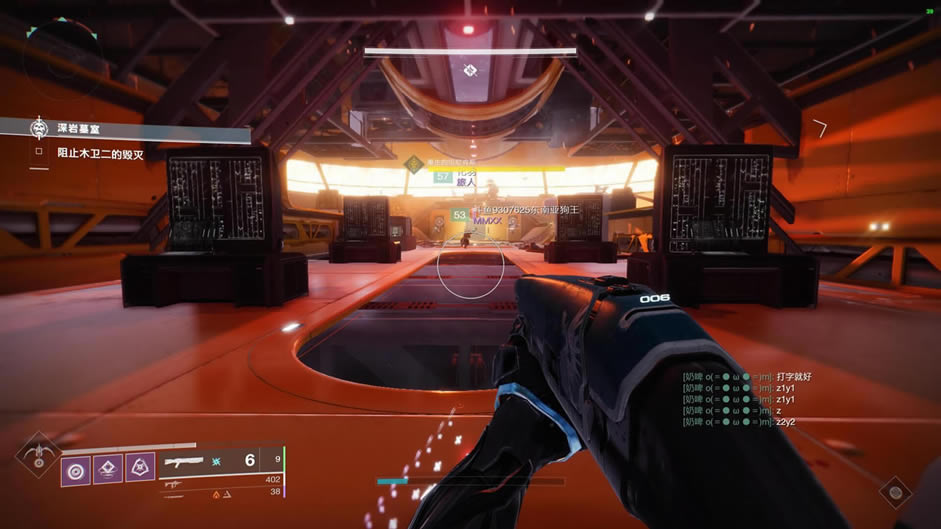Activate the diamond-shaped melee ability icon
The width and height of the screenshot is (941, 529).
(108, 469)
